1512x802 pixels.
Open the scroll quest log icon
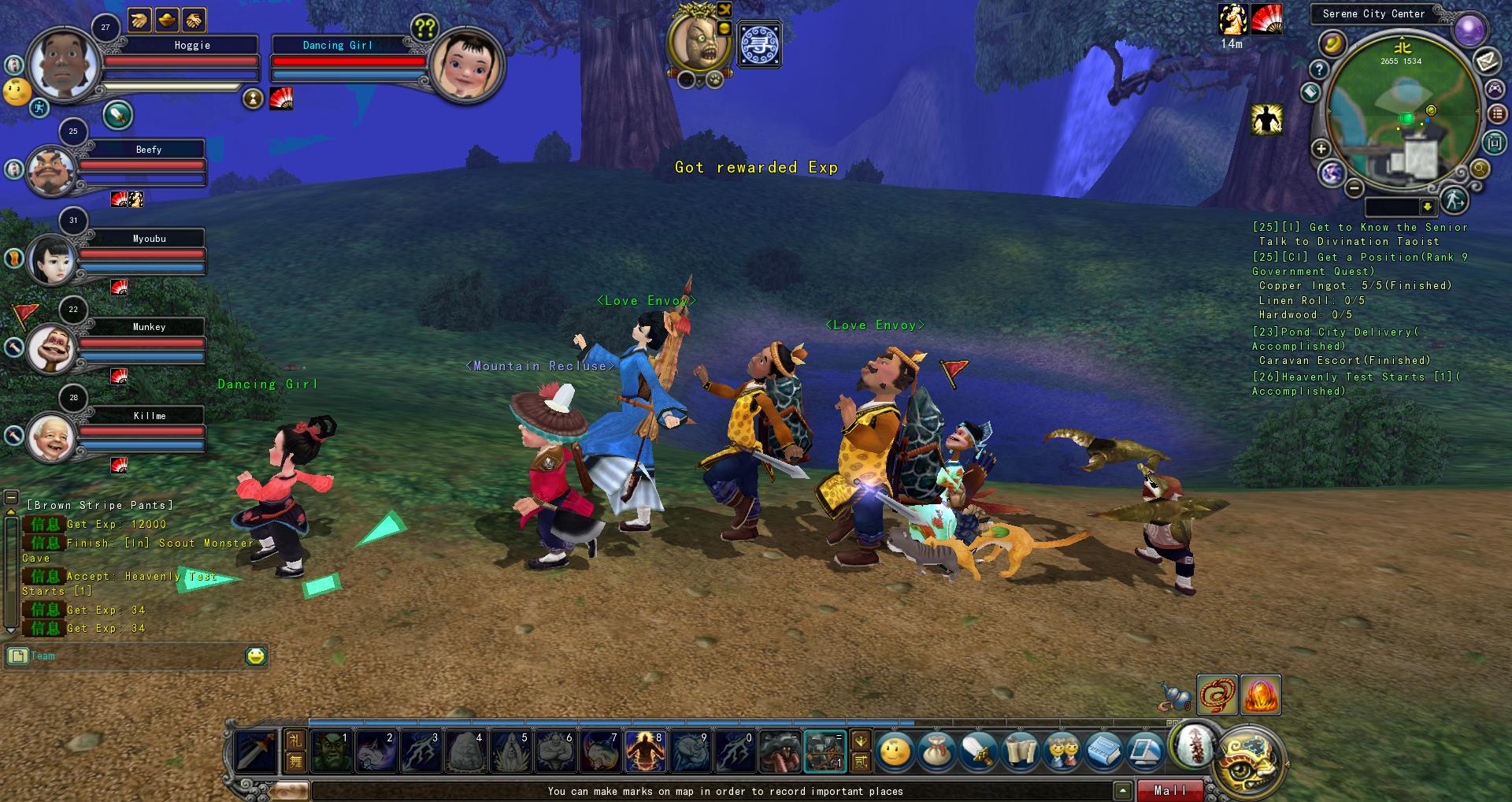1020,752
